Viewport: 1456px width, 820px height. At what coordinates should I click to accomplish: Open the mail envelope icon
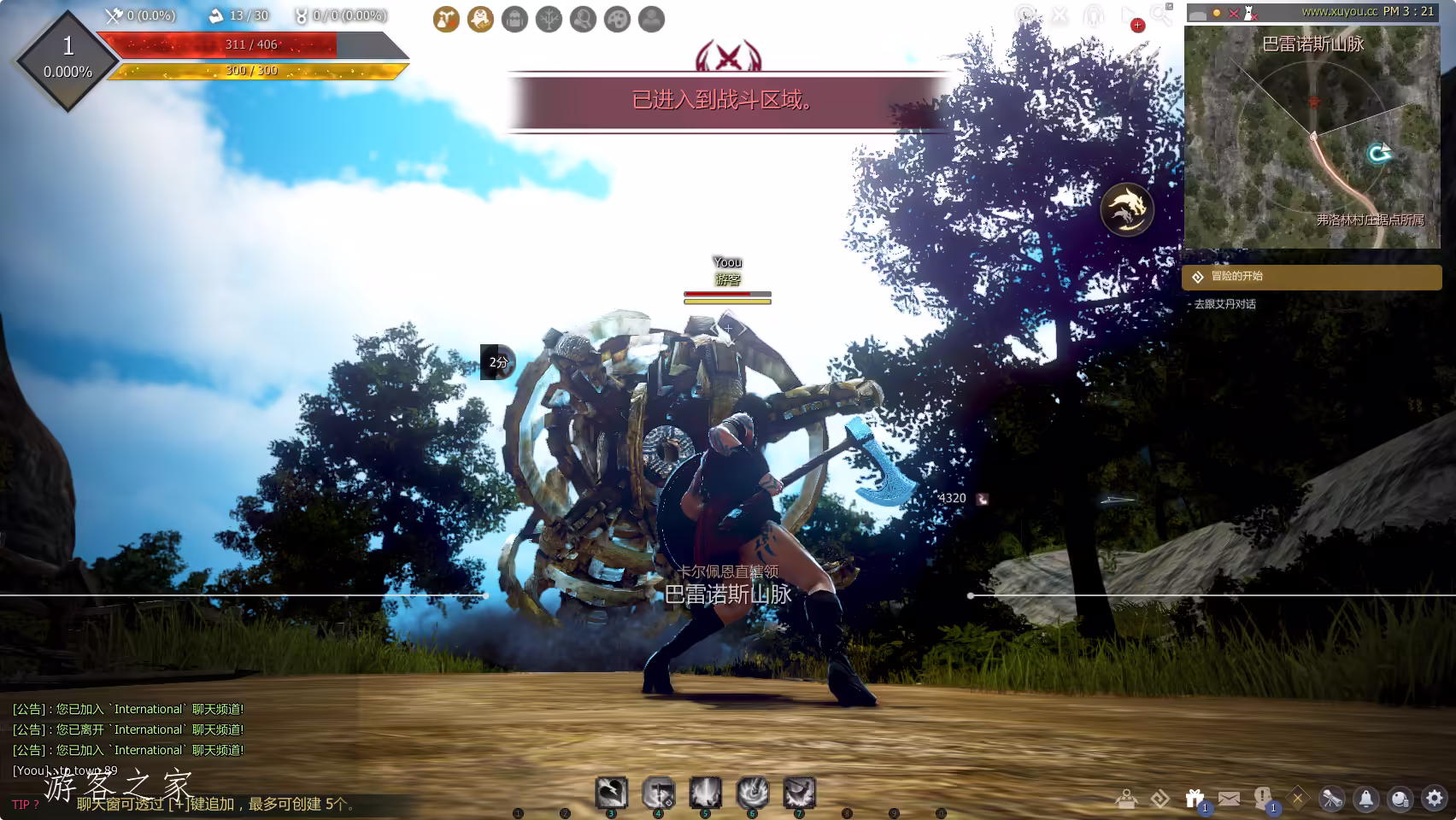click(1229, 799)
